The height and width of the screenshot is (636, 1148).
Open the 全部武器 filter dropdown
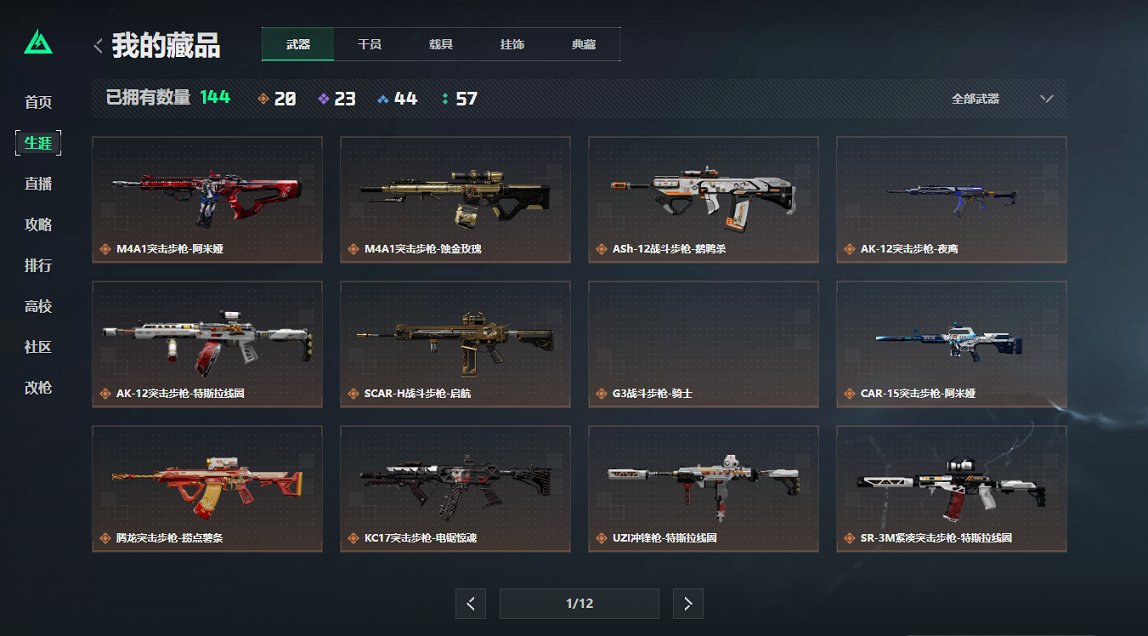(1002, 99)
